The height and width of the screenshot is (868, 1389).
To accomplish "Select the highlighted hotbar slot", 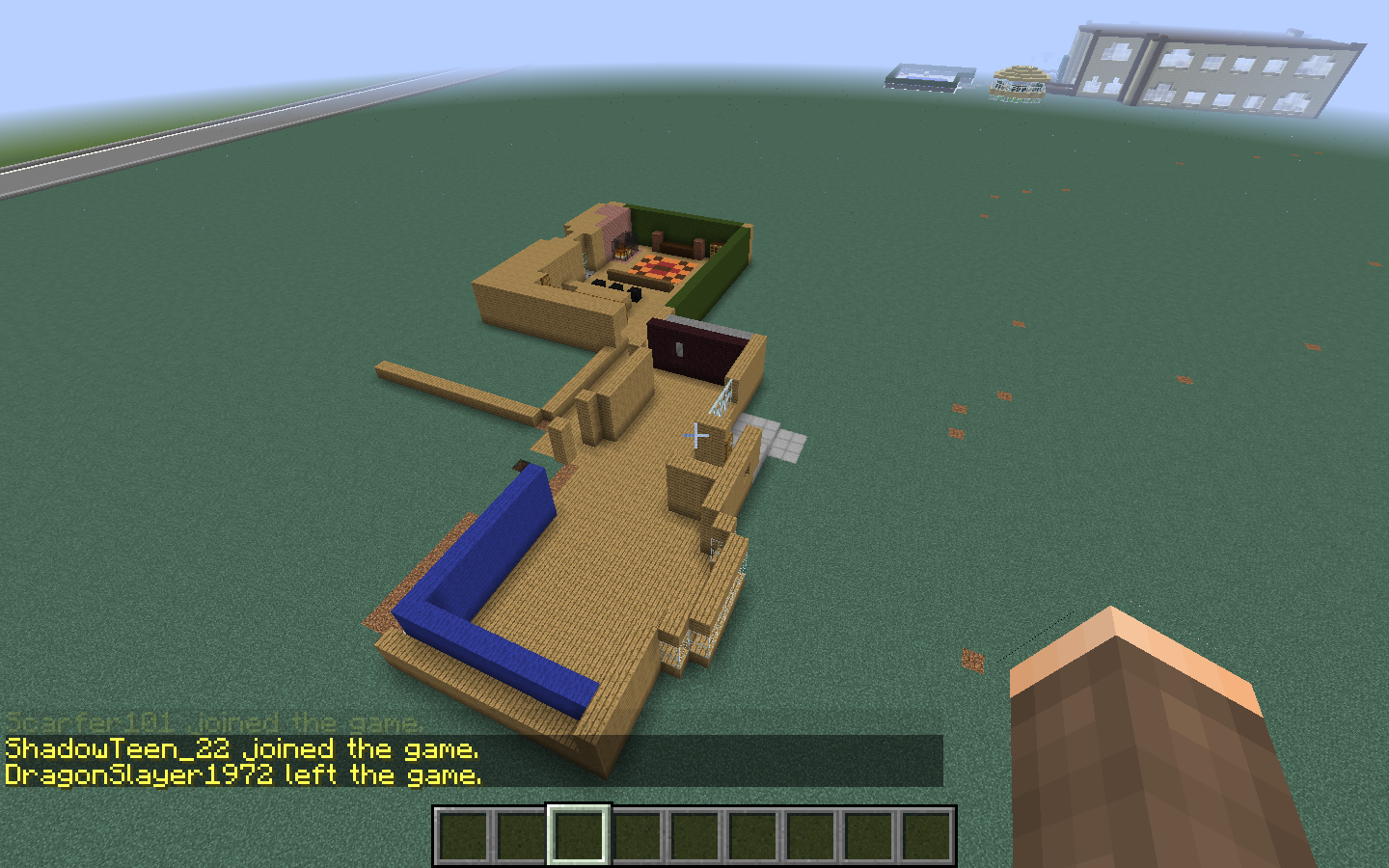I will pyautogui.click(x=579, y=835).
